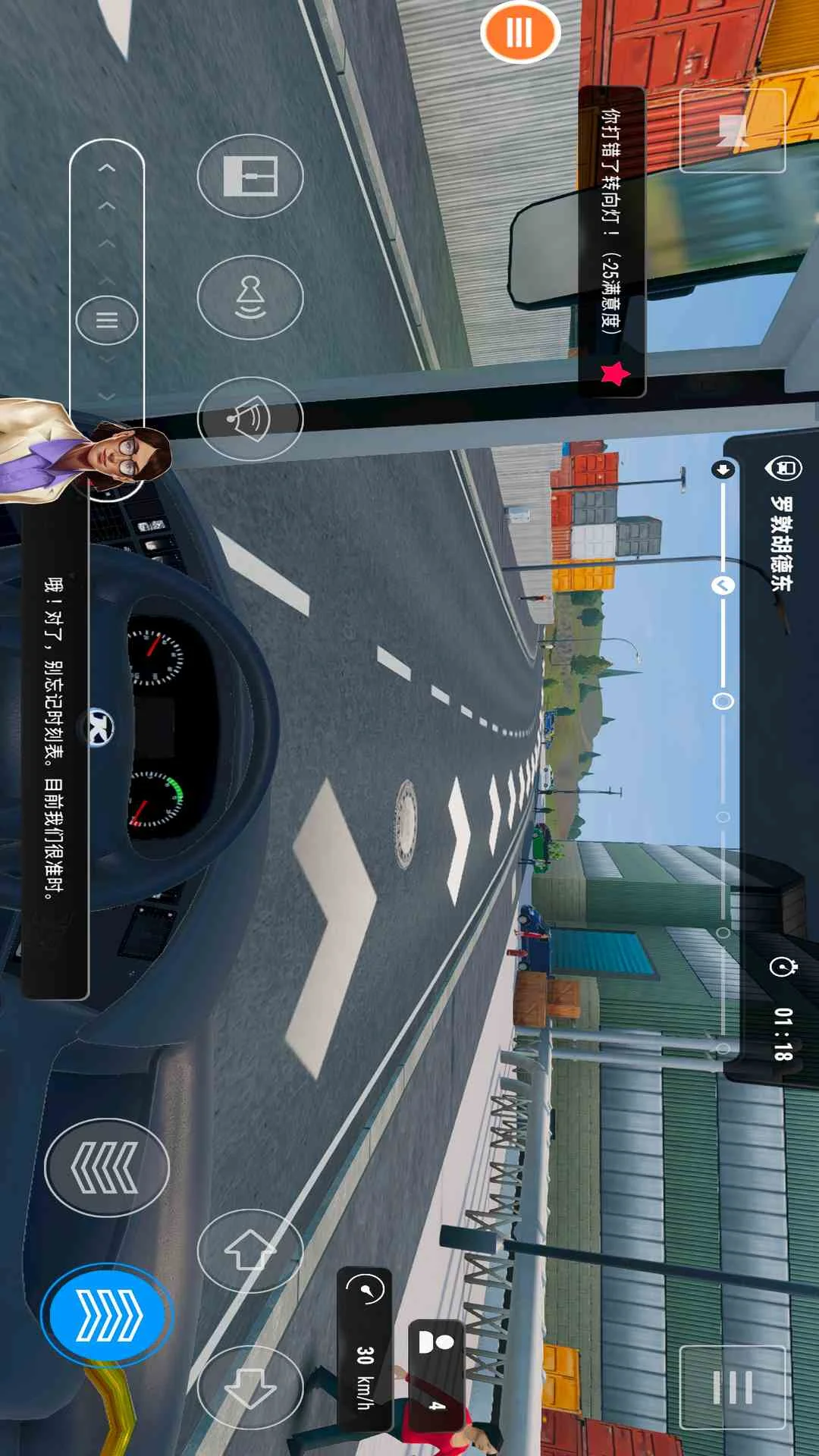
Task: Tap the orange pause button
Action: coord(520,33)
